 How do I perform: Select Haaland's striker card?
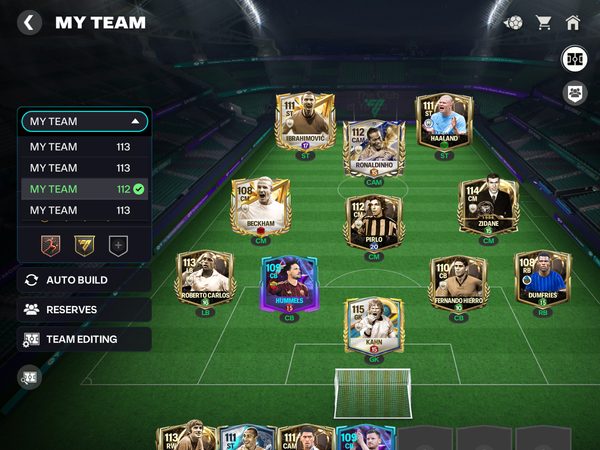pos(444,124)
